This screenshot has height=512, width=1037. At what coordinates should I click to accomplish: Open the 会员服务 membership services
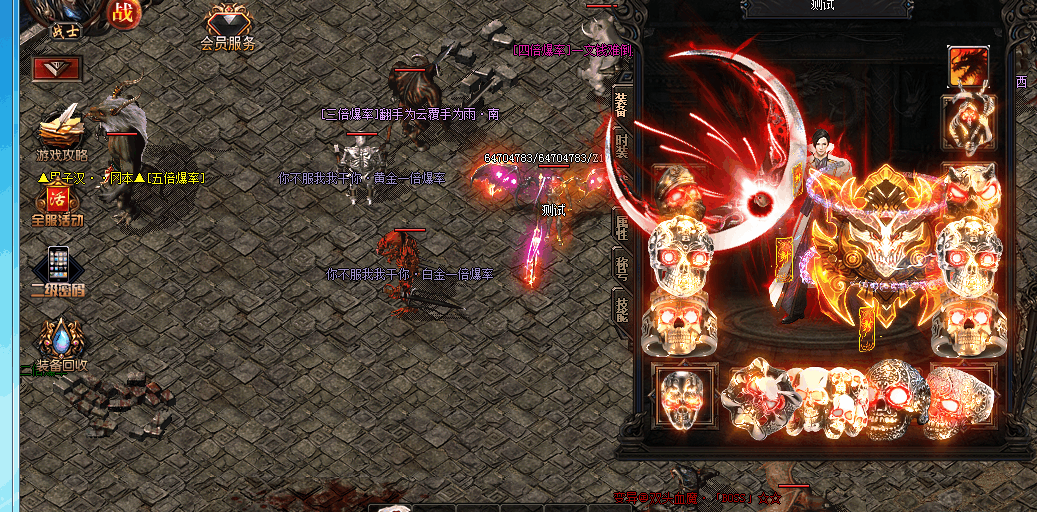click(229, 28)
